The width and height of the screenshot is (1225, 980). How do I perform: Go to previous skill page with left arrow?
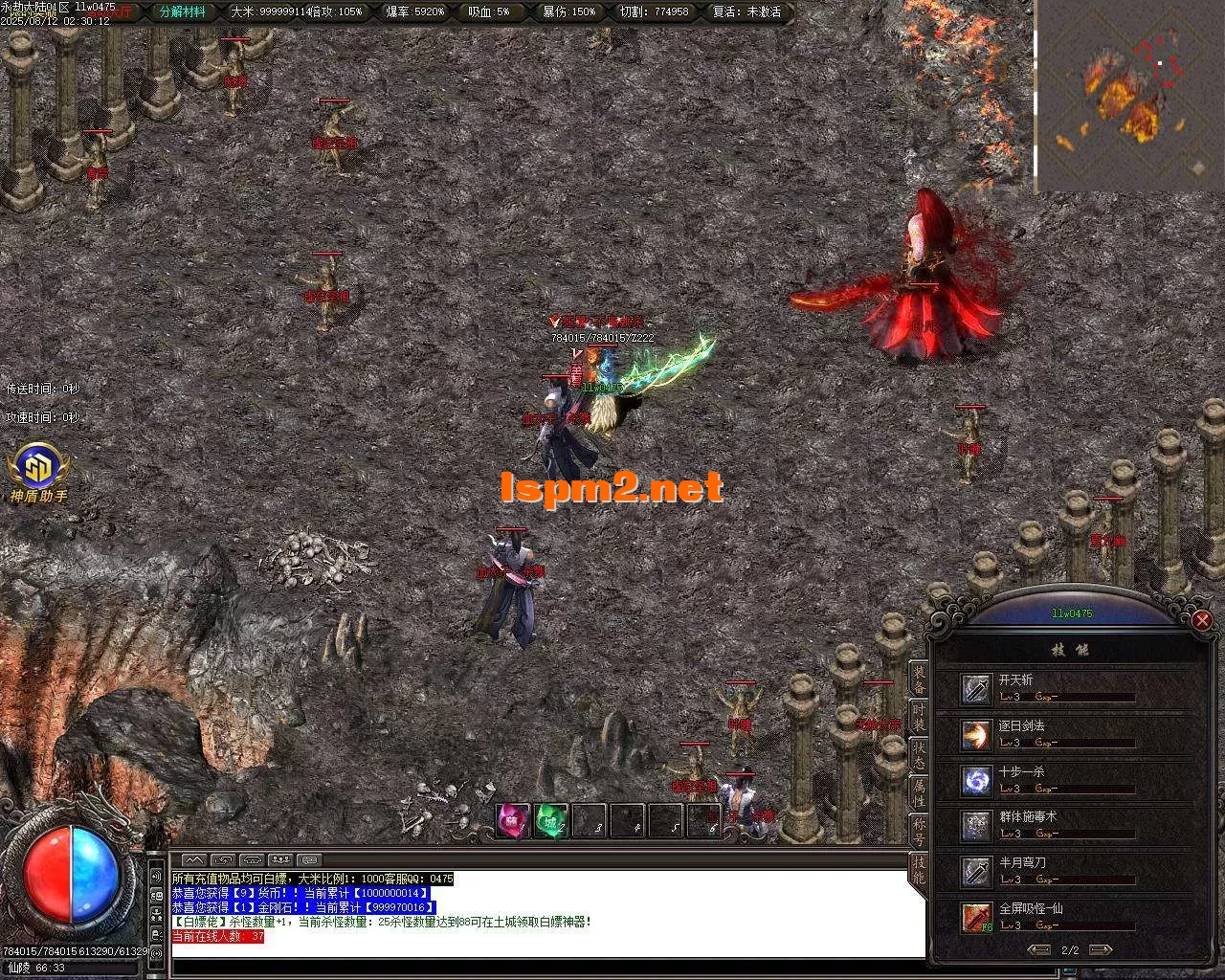click(1037, 950)
